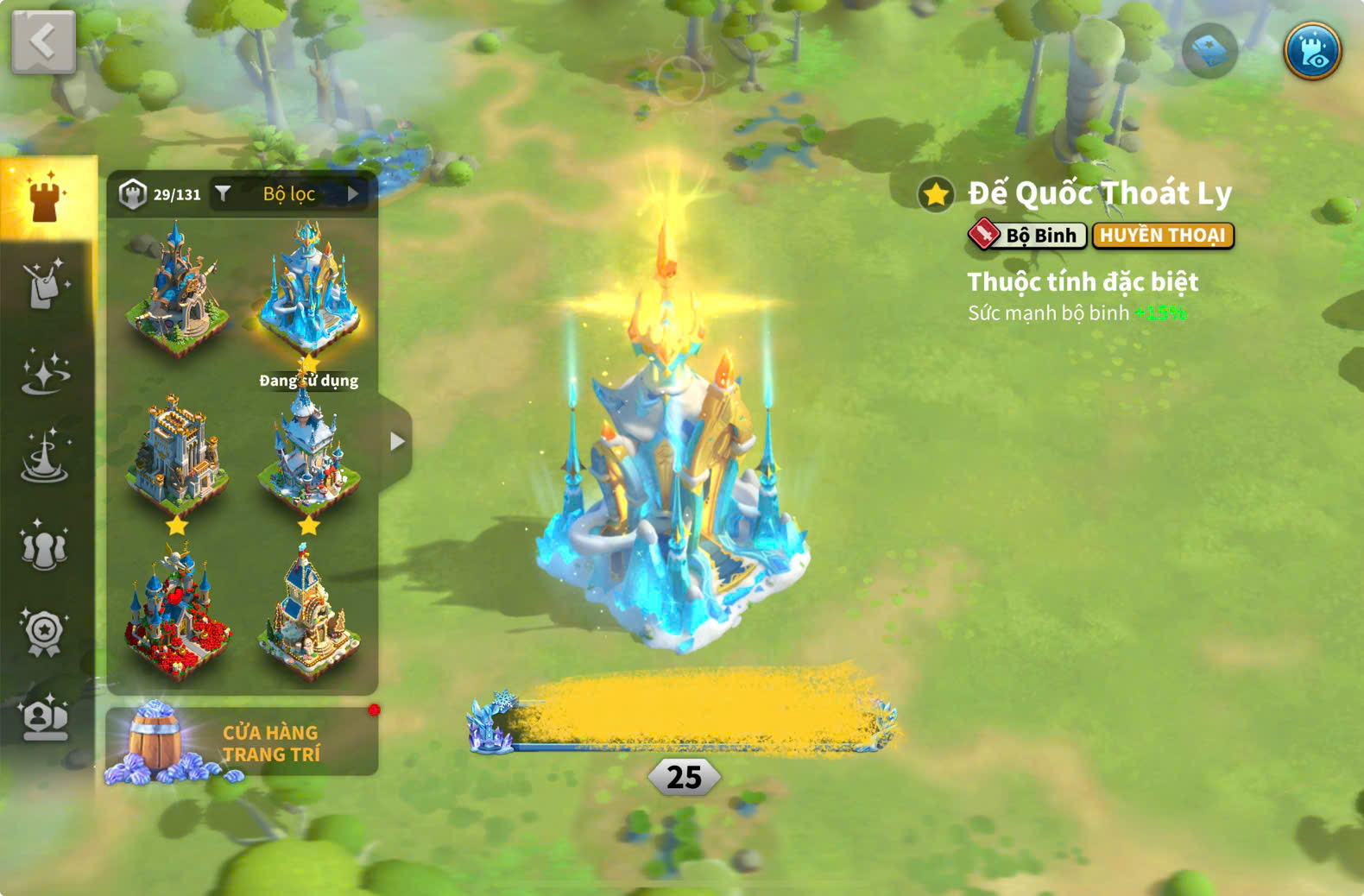Open the medal badge tab
Viewport: 1364px width, 896px height.
[45, 633]
